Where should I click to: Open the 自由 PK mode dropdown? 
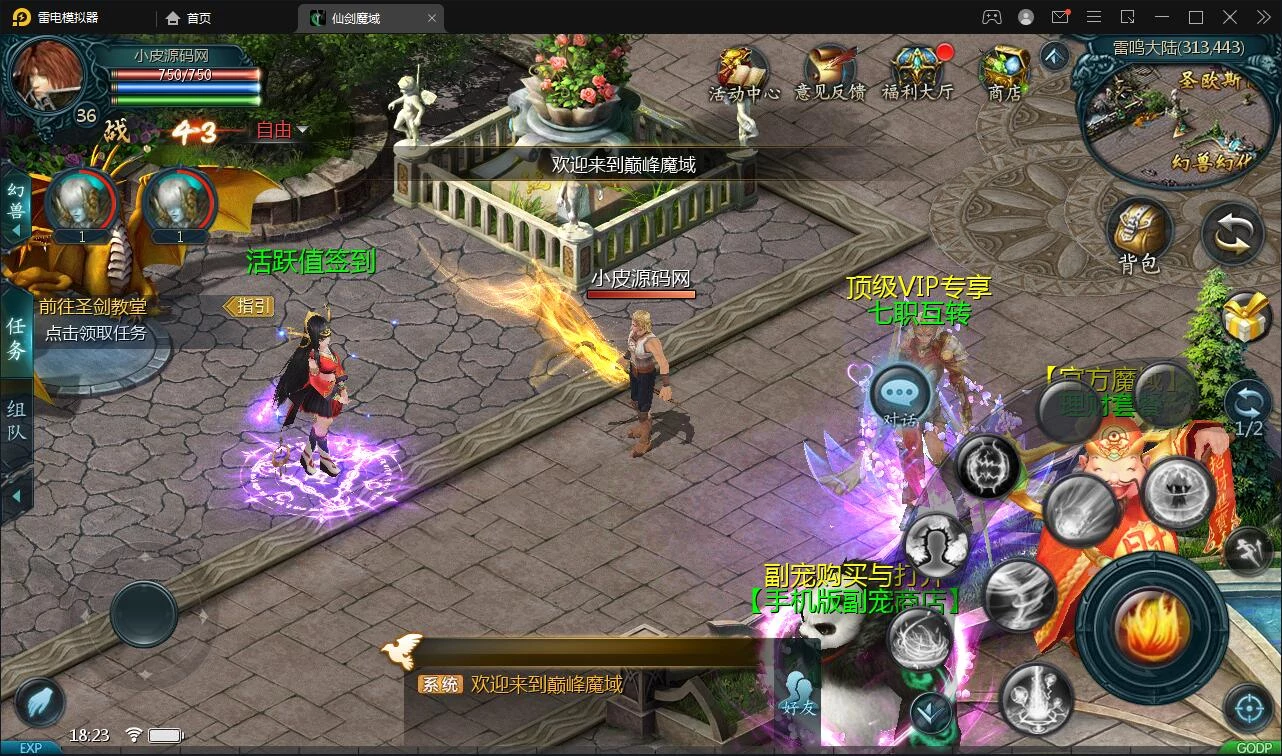pos(282,130)
